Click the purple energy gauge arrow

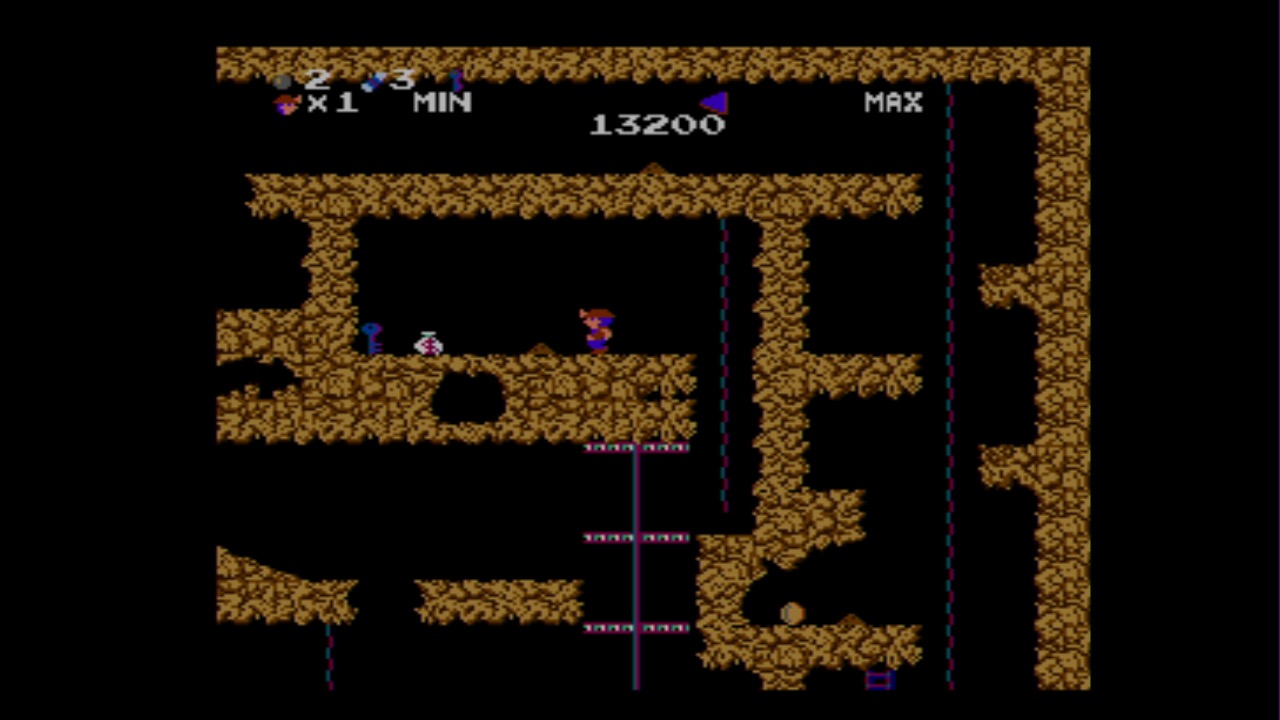tap(714, 101)
